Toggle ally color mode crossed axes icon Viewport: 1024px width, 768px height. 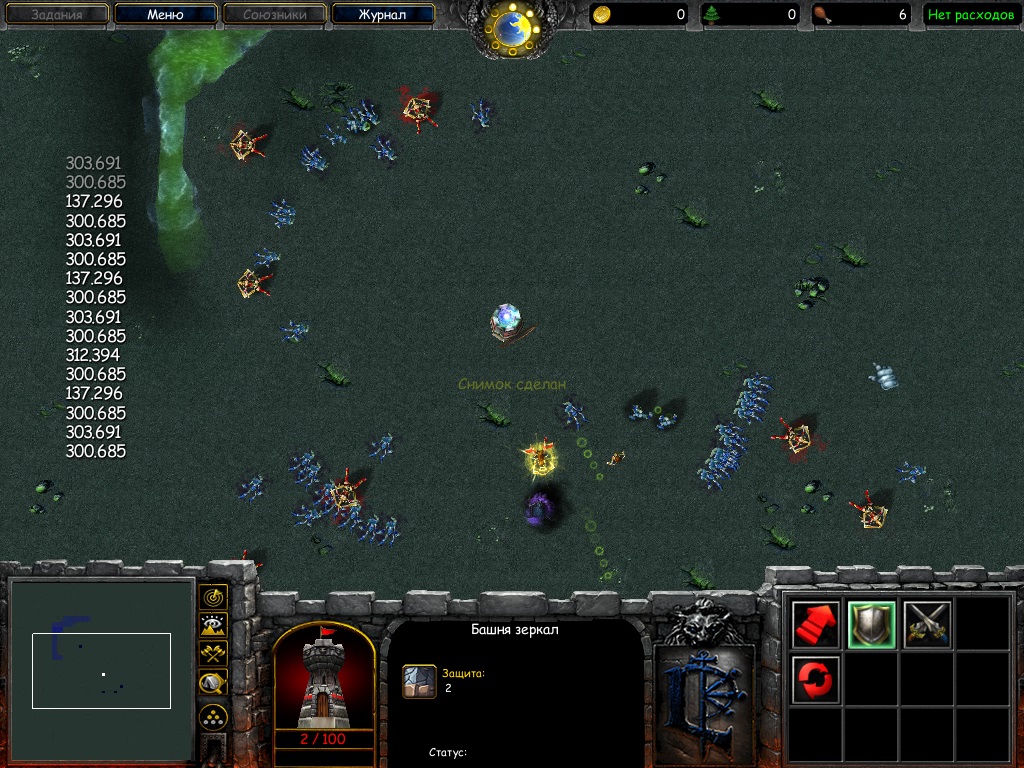pos(213,654)
